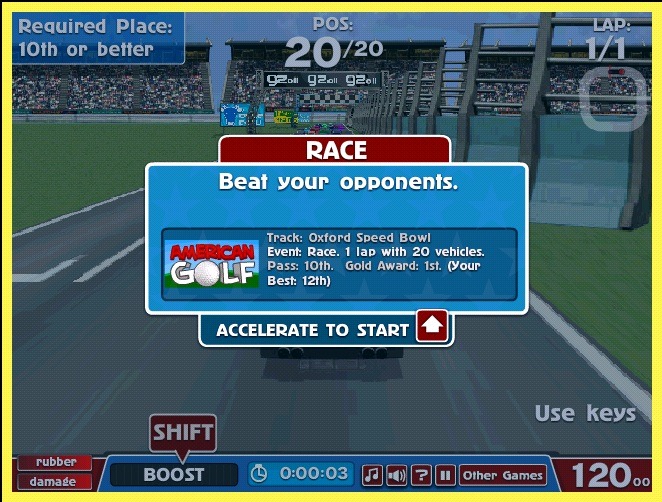This screenshot has height=502, width=662.
Task: Click the American Golf sponsor logo
Action: click(212, 264)
